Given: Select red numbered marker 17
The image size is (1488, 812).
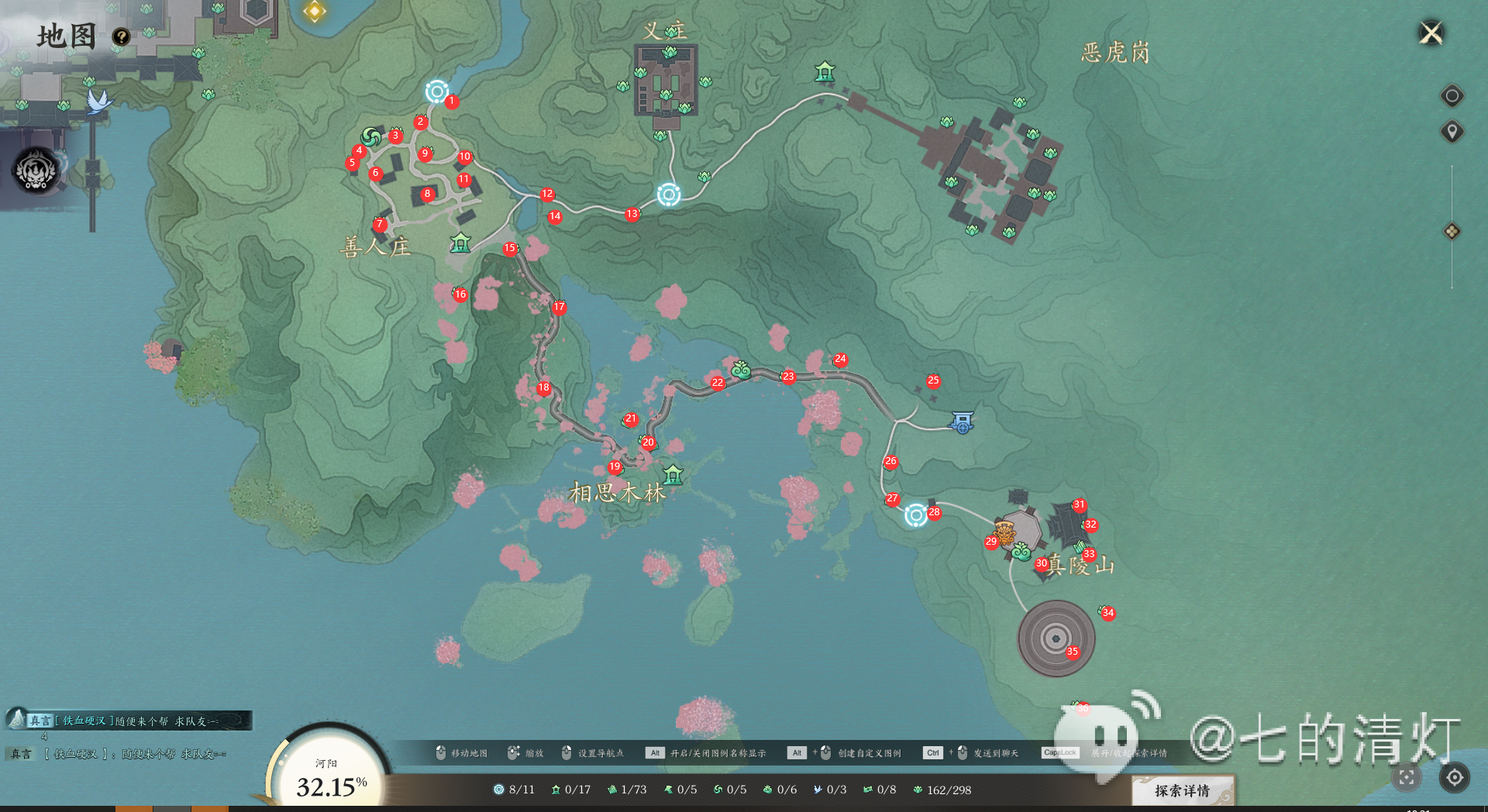Looking at the screenshot, I should [x=559, y=307].
